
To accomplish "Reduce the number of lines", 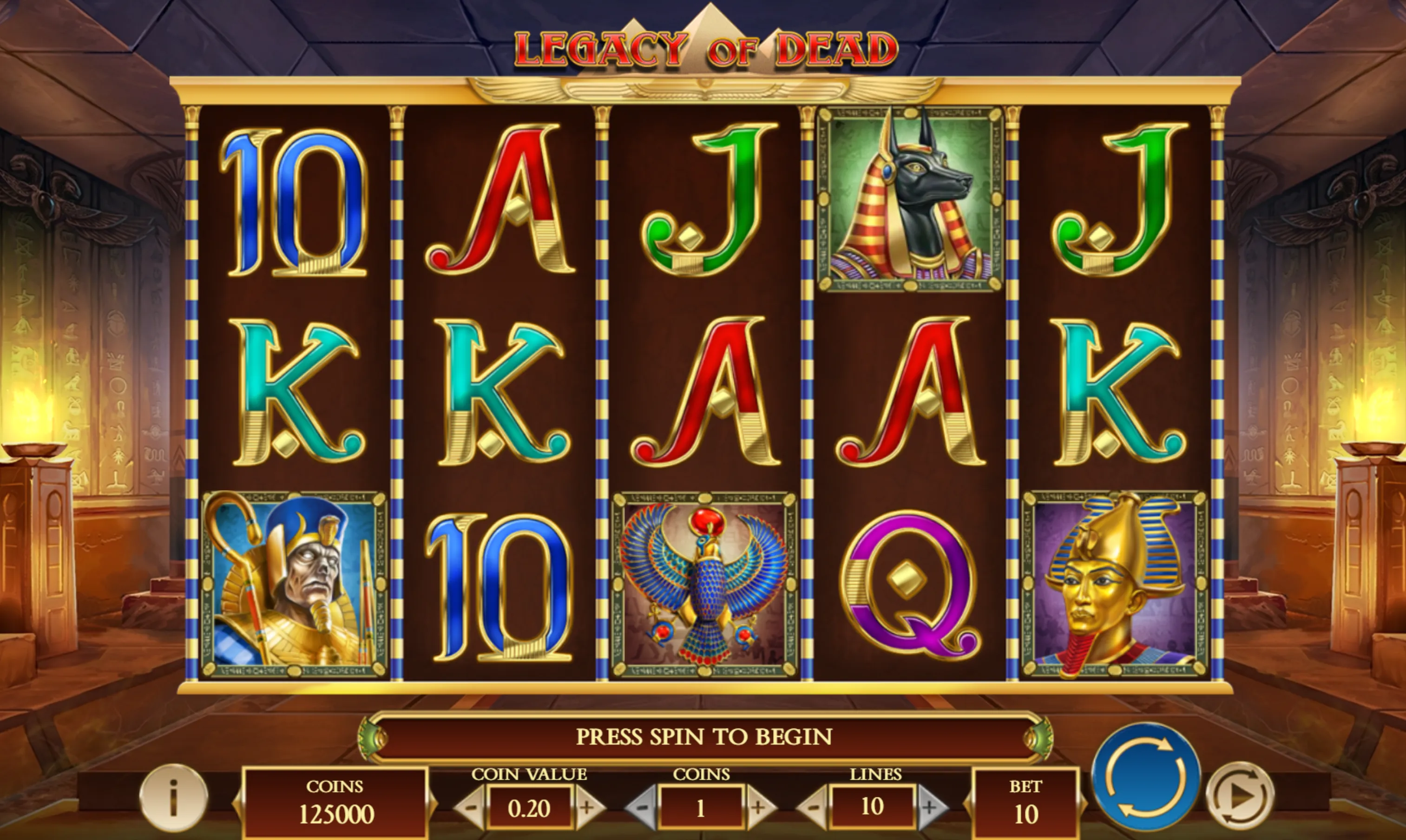I will (x=814, y=807).
